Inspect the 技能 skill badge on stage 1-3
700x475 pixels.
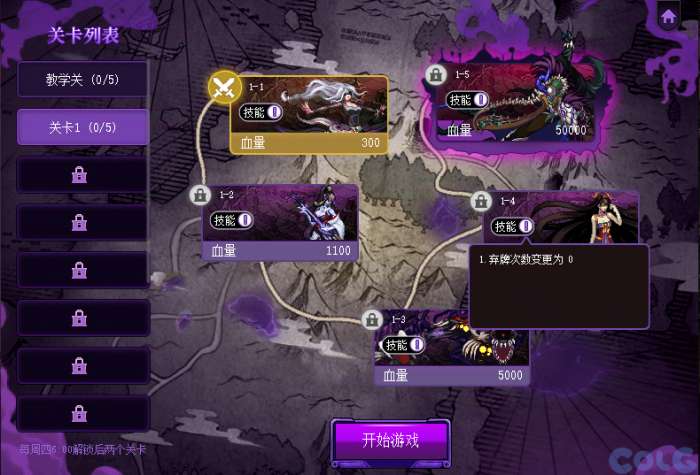tap(404, 345)
